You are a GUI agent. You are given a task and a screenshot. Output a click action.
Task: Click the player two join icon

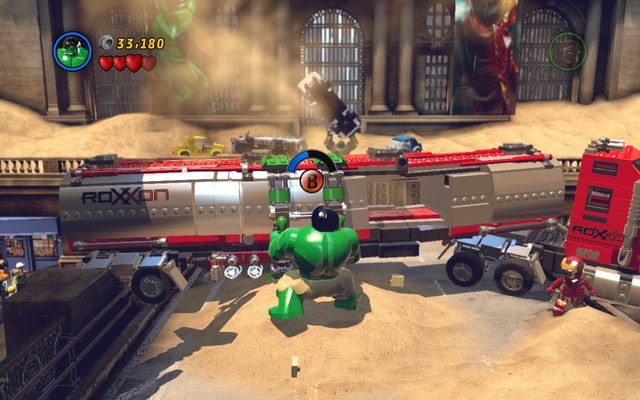(x=567, y=51)
